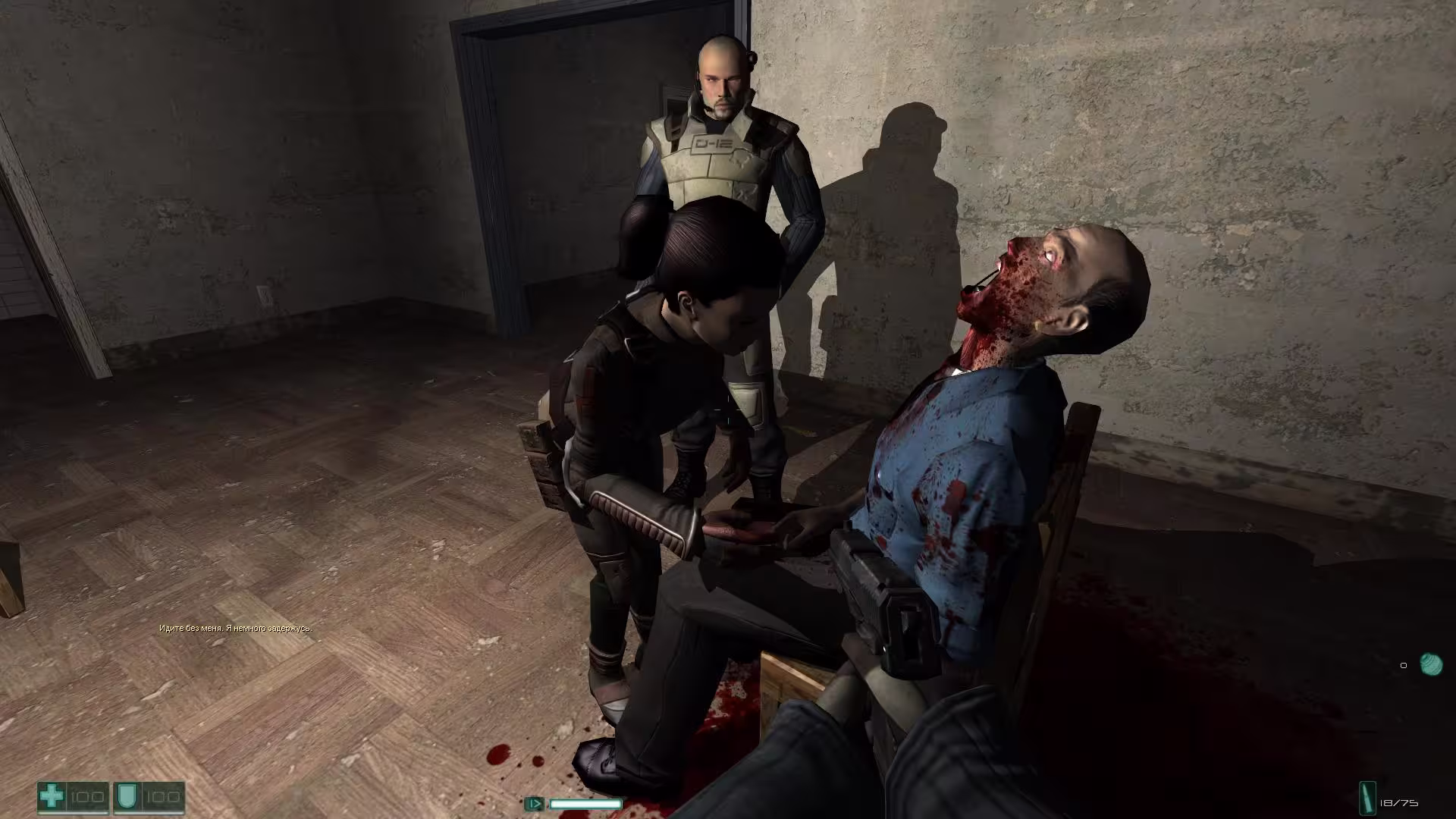Select the round grenade icon

click(x=1430, y=664)
